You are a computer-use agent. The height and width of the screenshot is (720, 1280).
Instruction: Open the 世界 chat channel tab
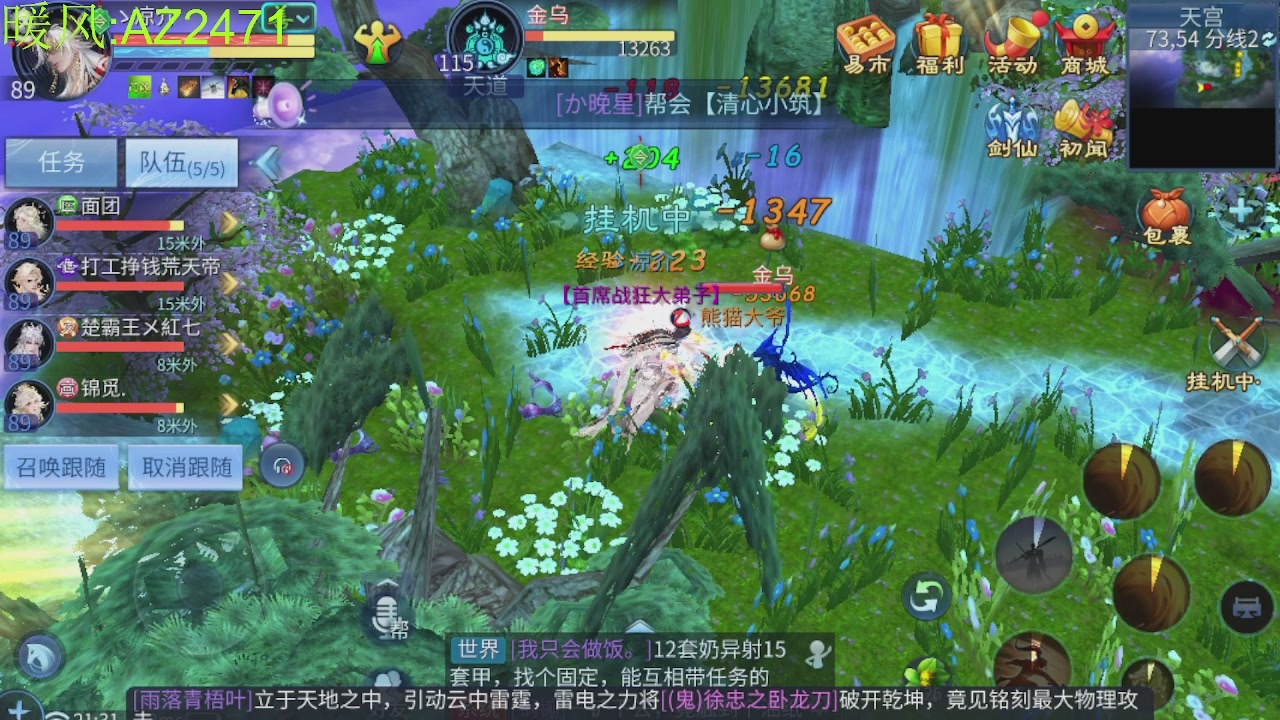click(479, 648)
